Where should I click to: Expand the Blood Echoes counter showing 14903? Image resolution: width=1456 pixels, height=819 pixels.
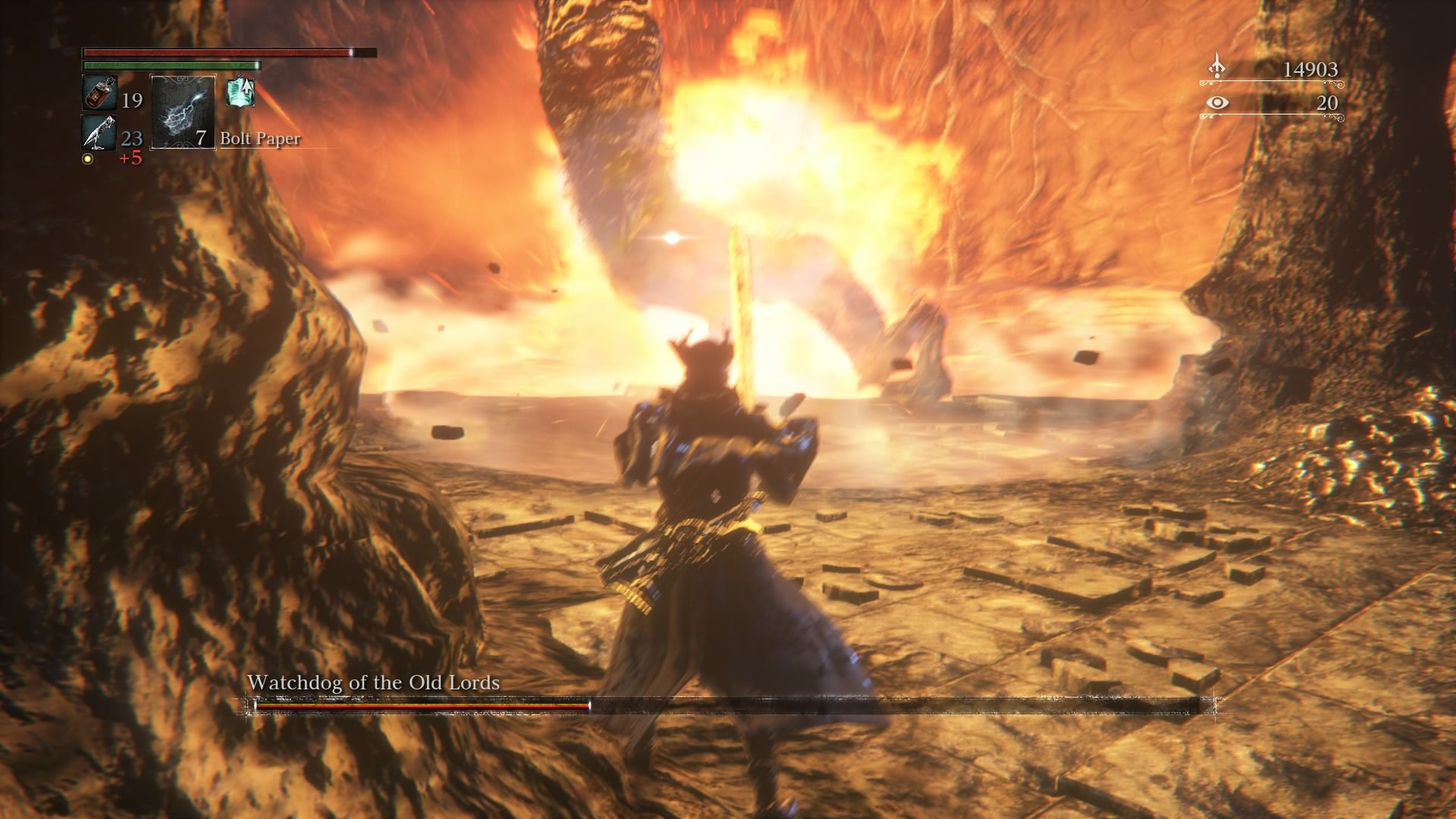point(1310,68)
